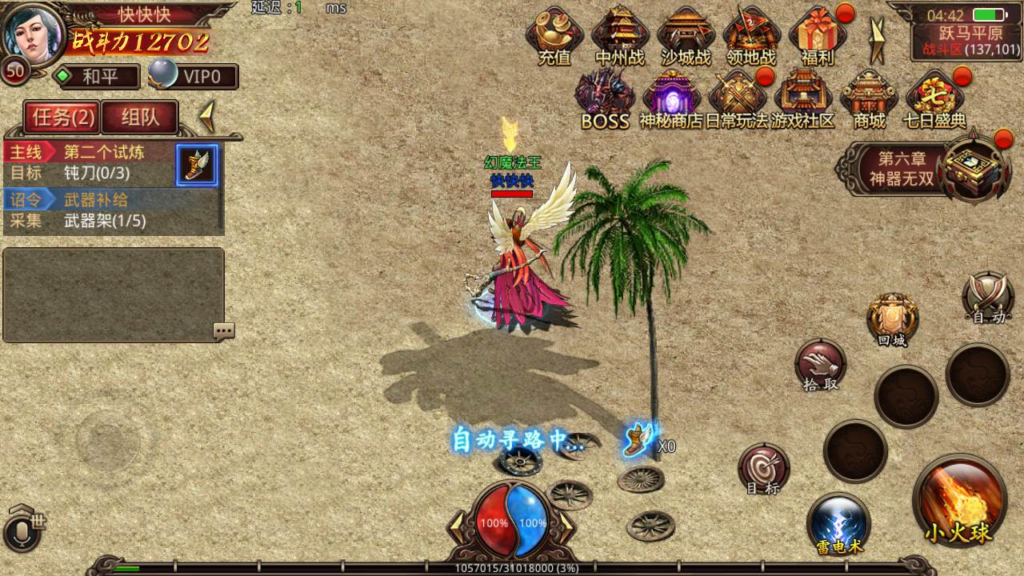Open 日常玩法 daily activities
This screenshot has height=576, width=1024.
click(737, 98)
